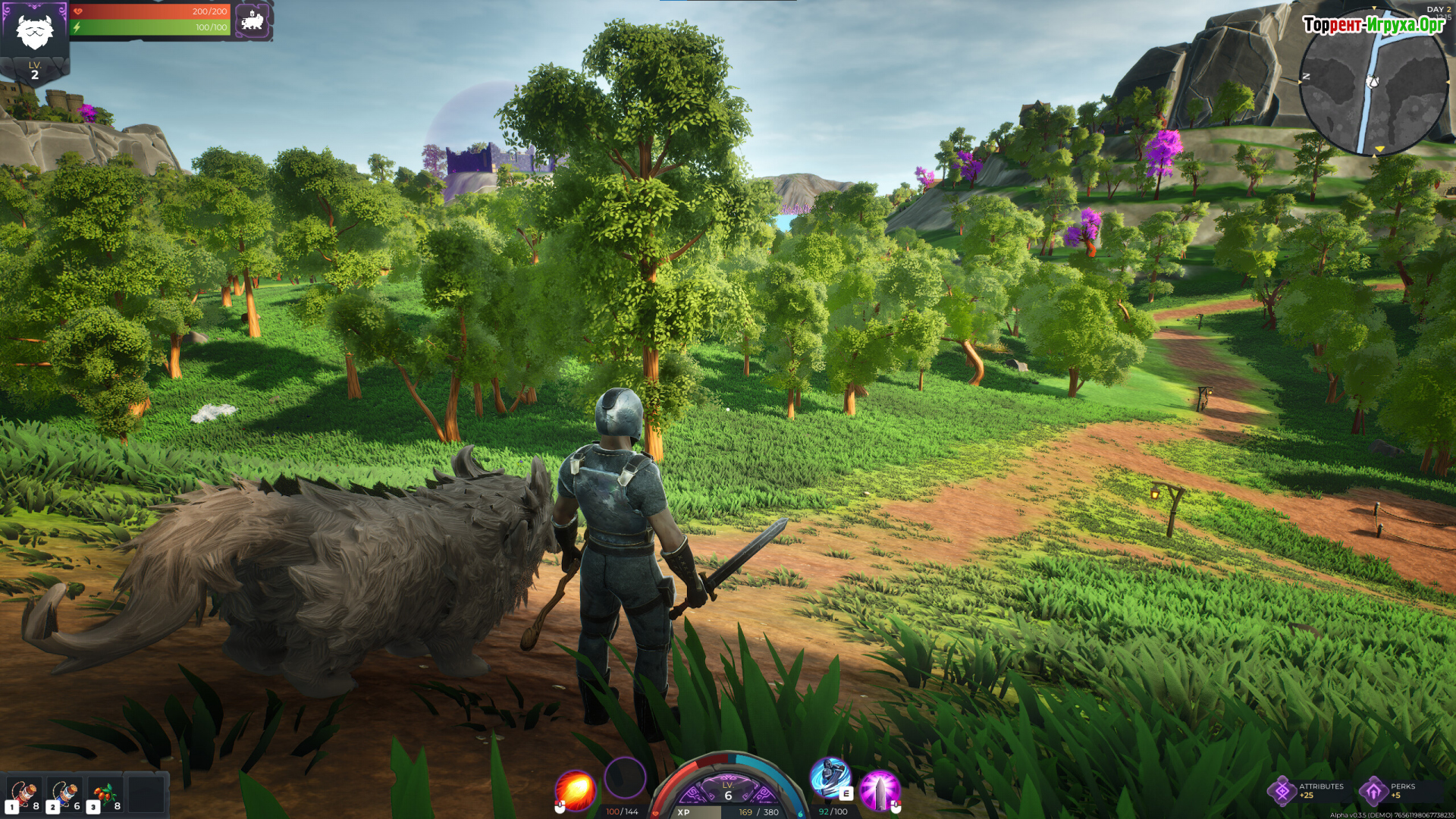Select the empty purple-ringed ability slot
This screenshot has height=819, width=1456.
(625, 777)
